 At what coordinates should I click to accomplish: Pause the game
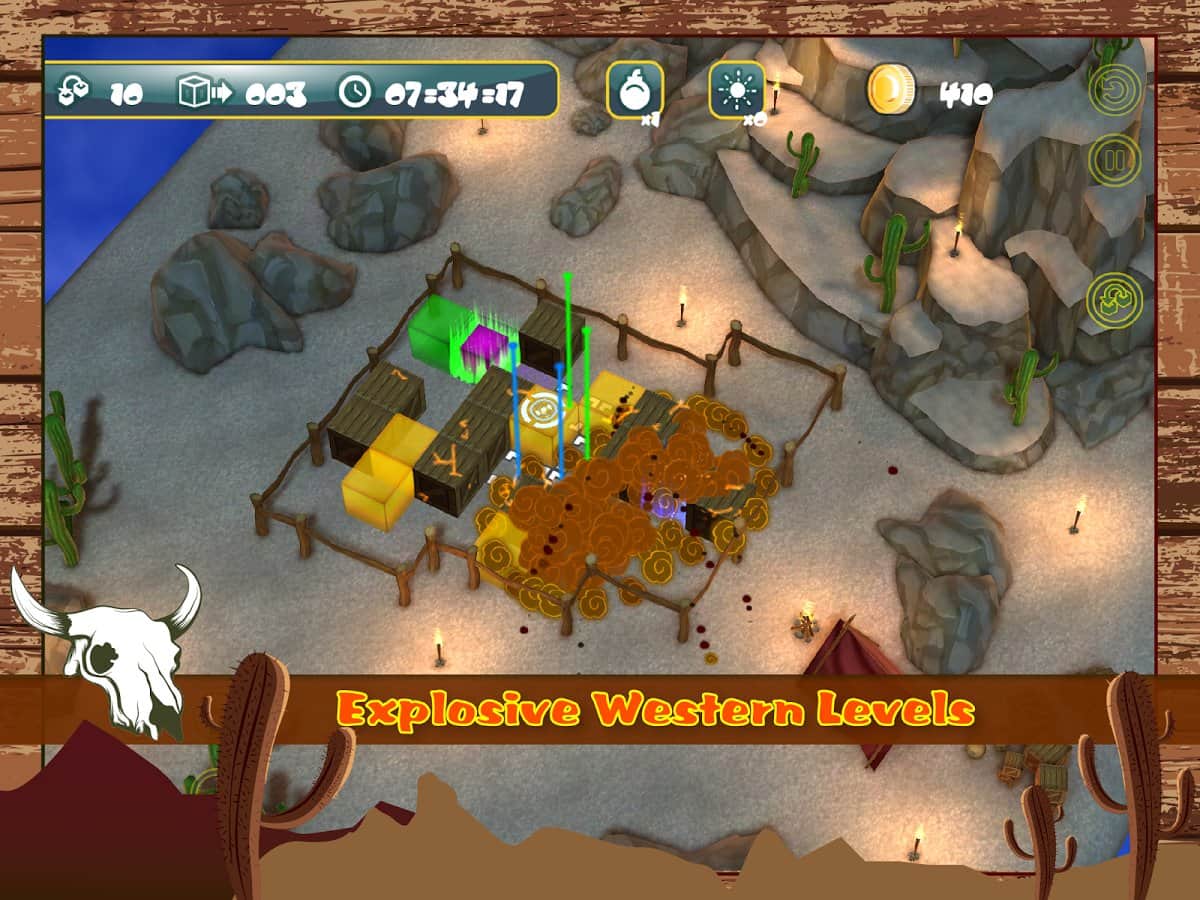(1115, 159)
